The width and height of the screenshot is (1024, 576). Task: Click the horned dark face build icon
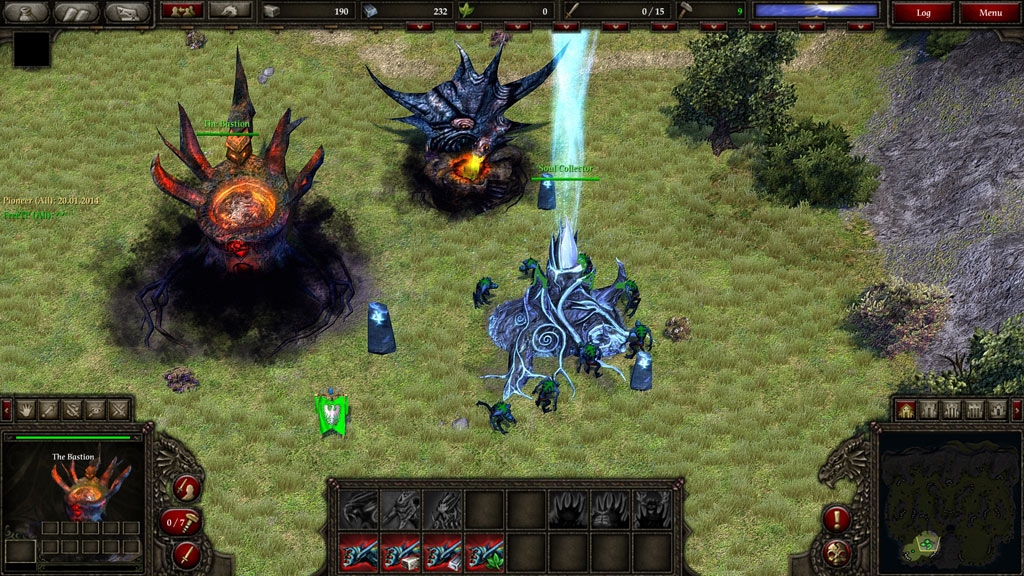(653, 509)
